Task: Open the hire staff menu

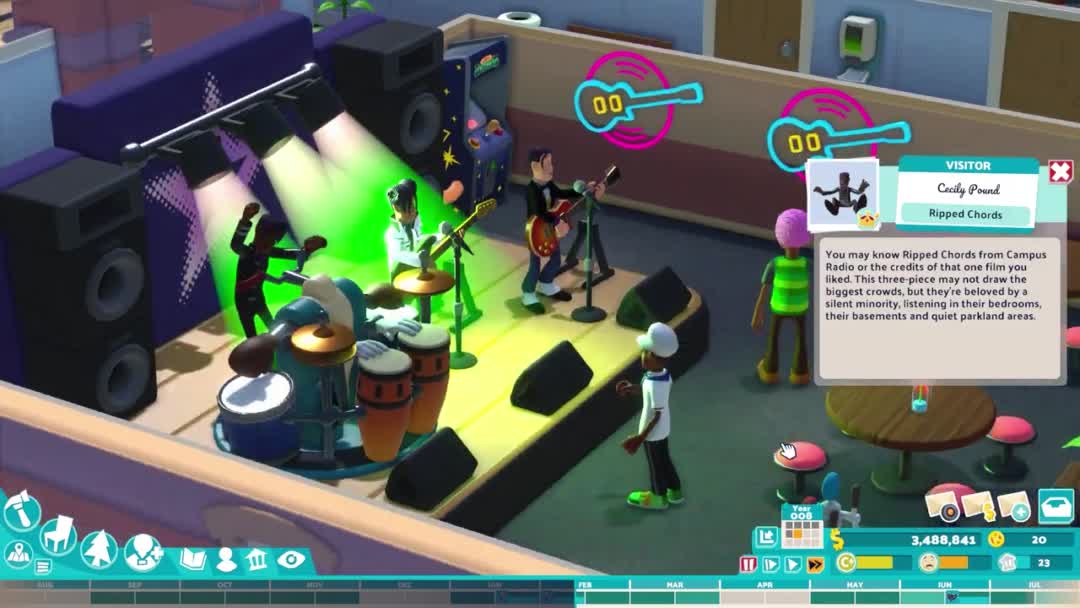Action: tap(142, 552)
